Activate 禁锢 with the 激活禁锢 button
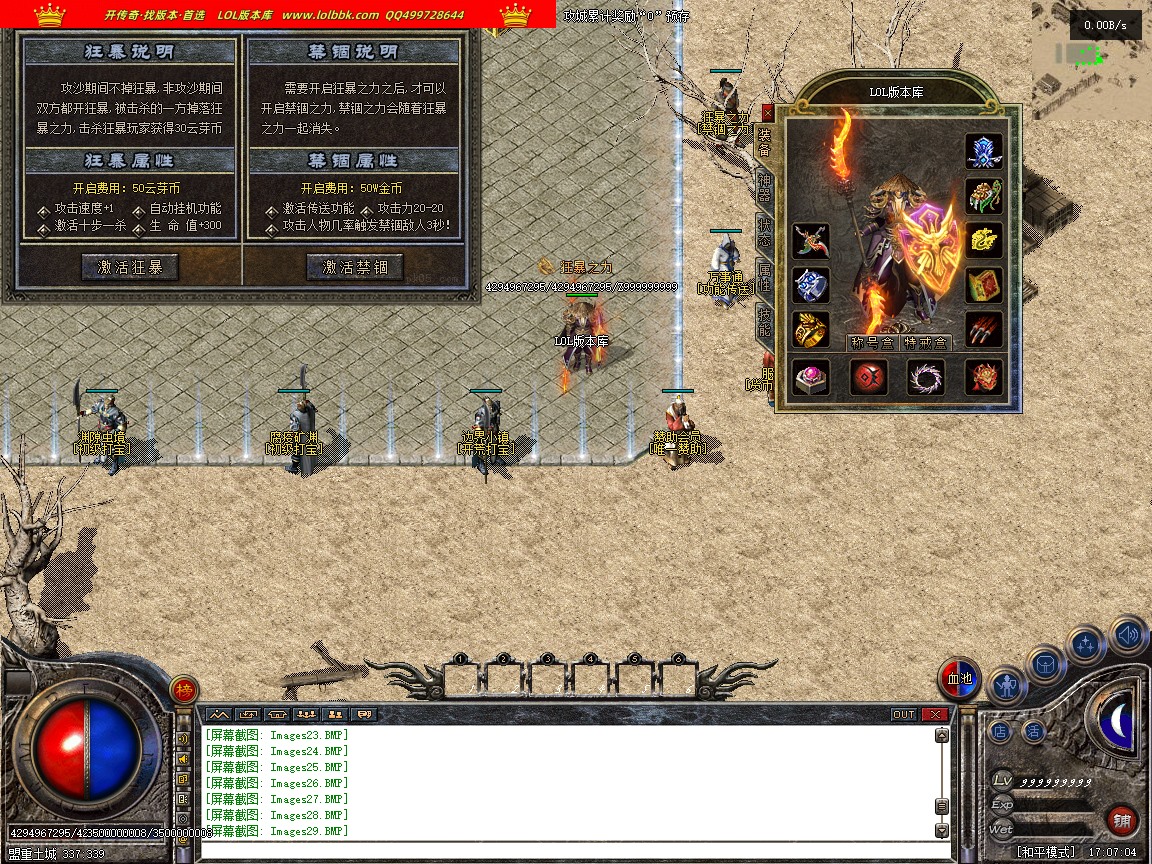The width and height of the screenshot is (1152, 864). click(x=354, y=267)
